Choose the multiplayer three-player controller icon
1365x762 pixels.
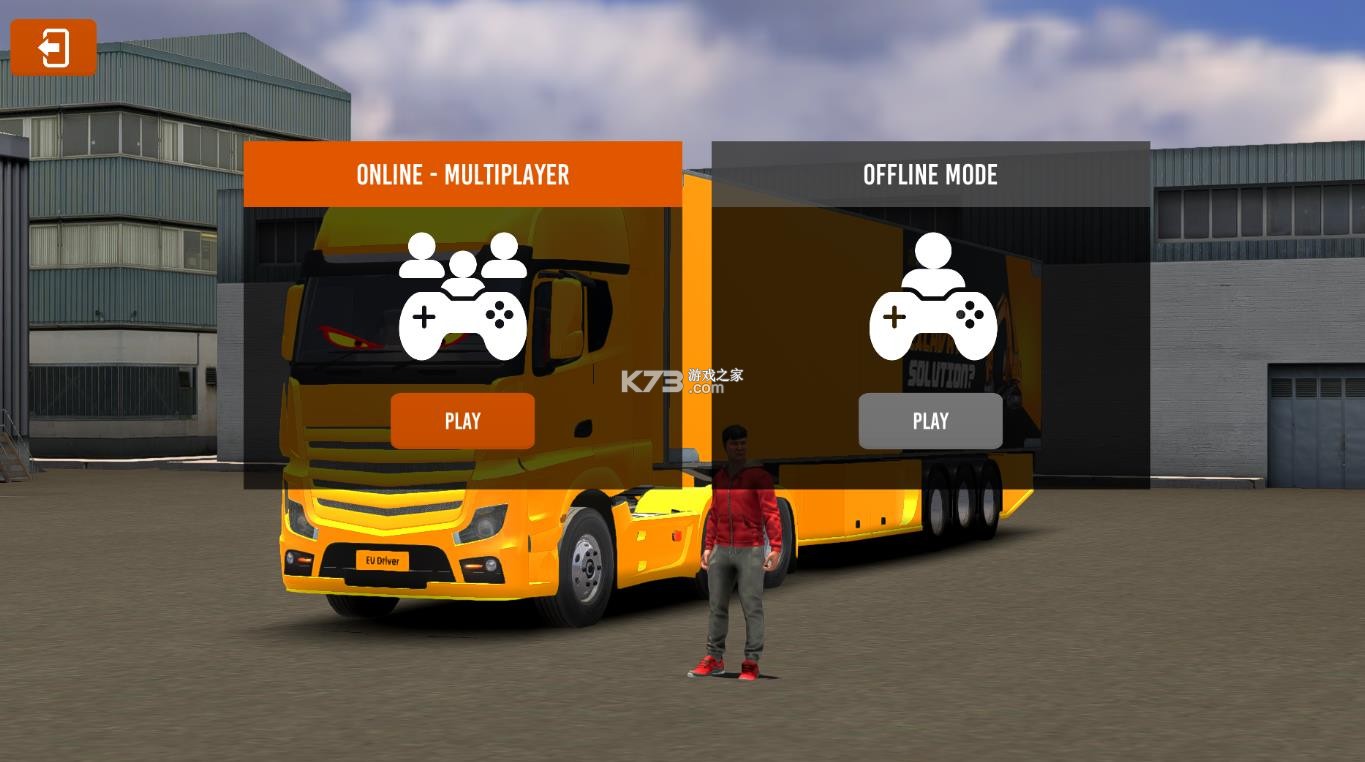coord(462,297)
